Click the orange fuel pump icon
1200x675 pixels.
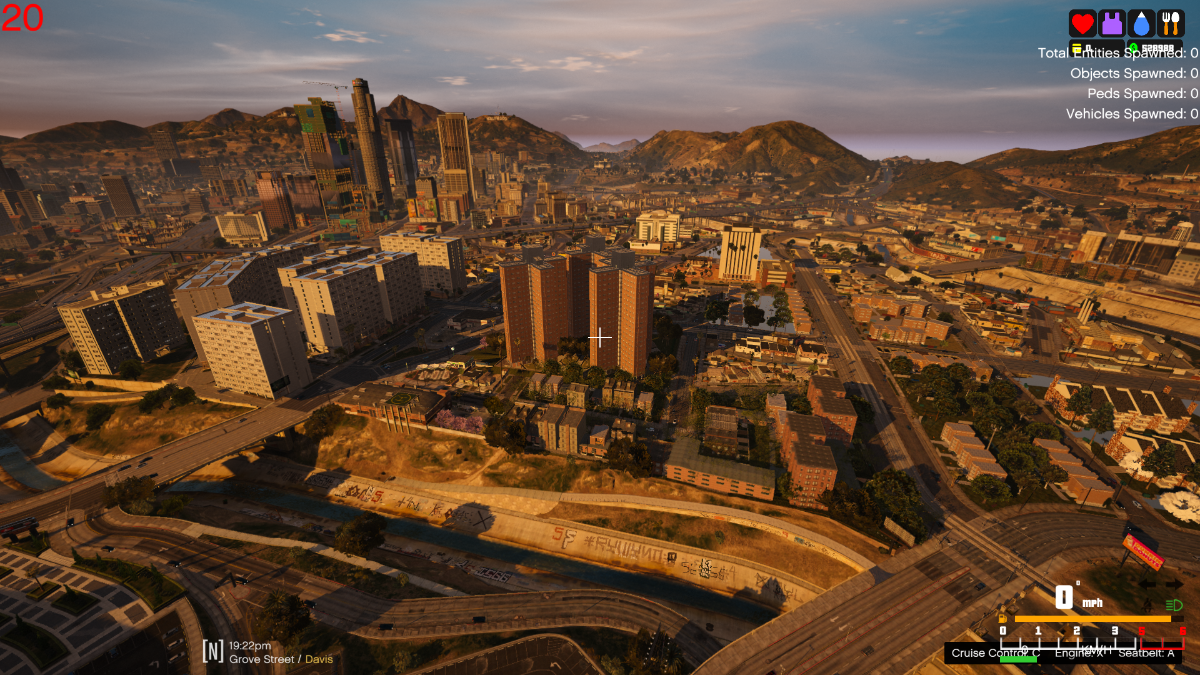[x=1003, y=619]
